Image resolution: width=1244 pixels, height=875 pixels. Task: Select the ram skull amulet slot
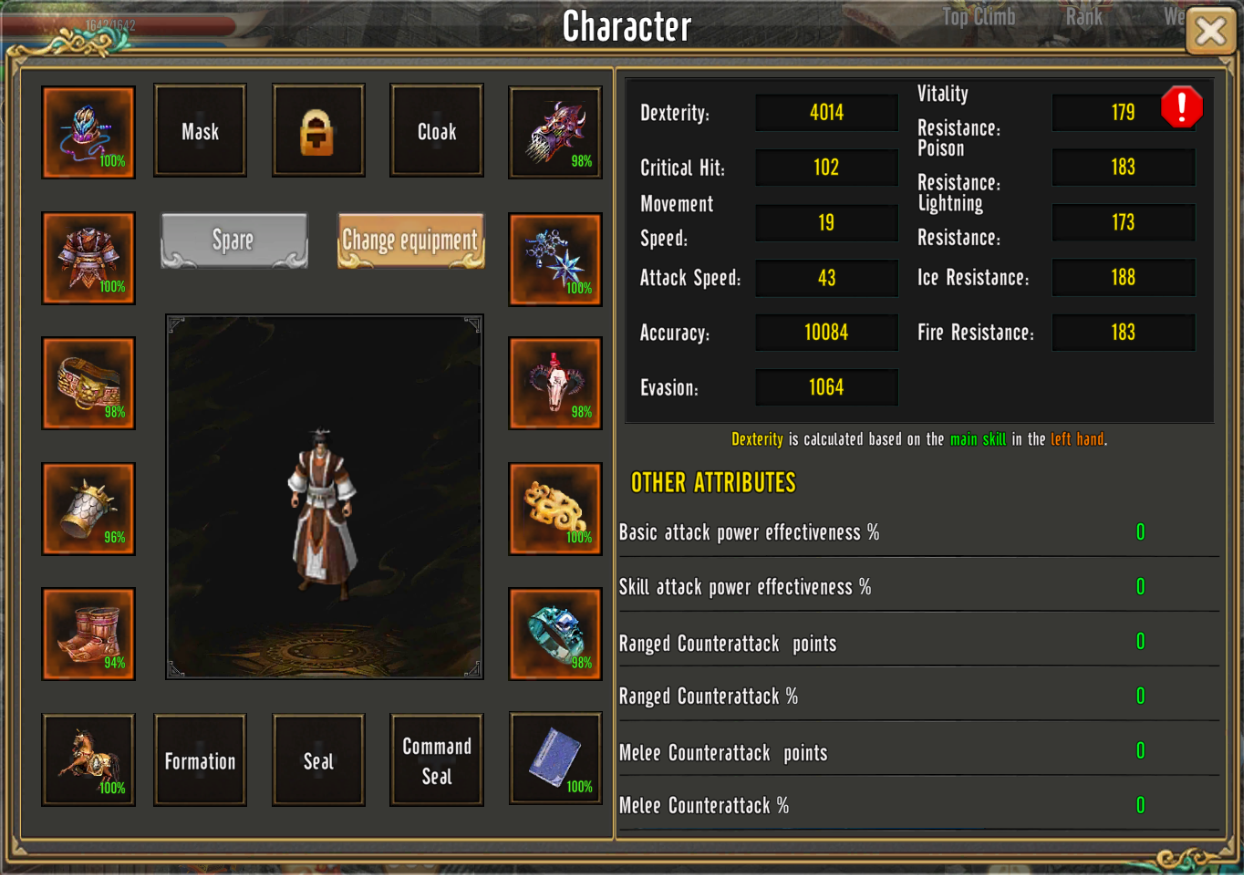coord(555,383)
